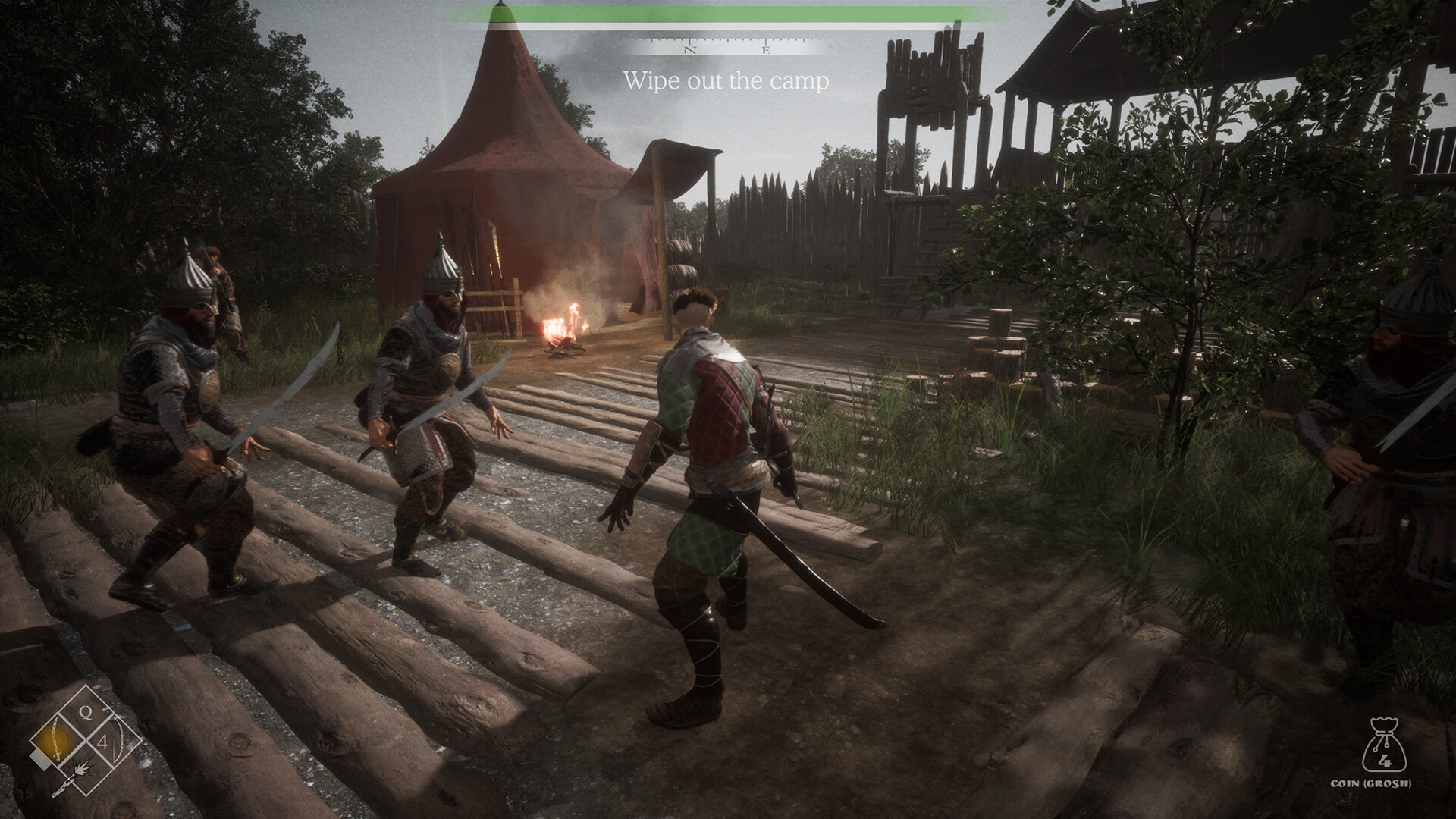Click the small square beside the saber slot
Viewport: 1456px width, 819px height.
click(x=40, y=758)
